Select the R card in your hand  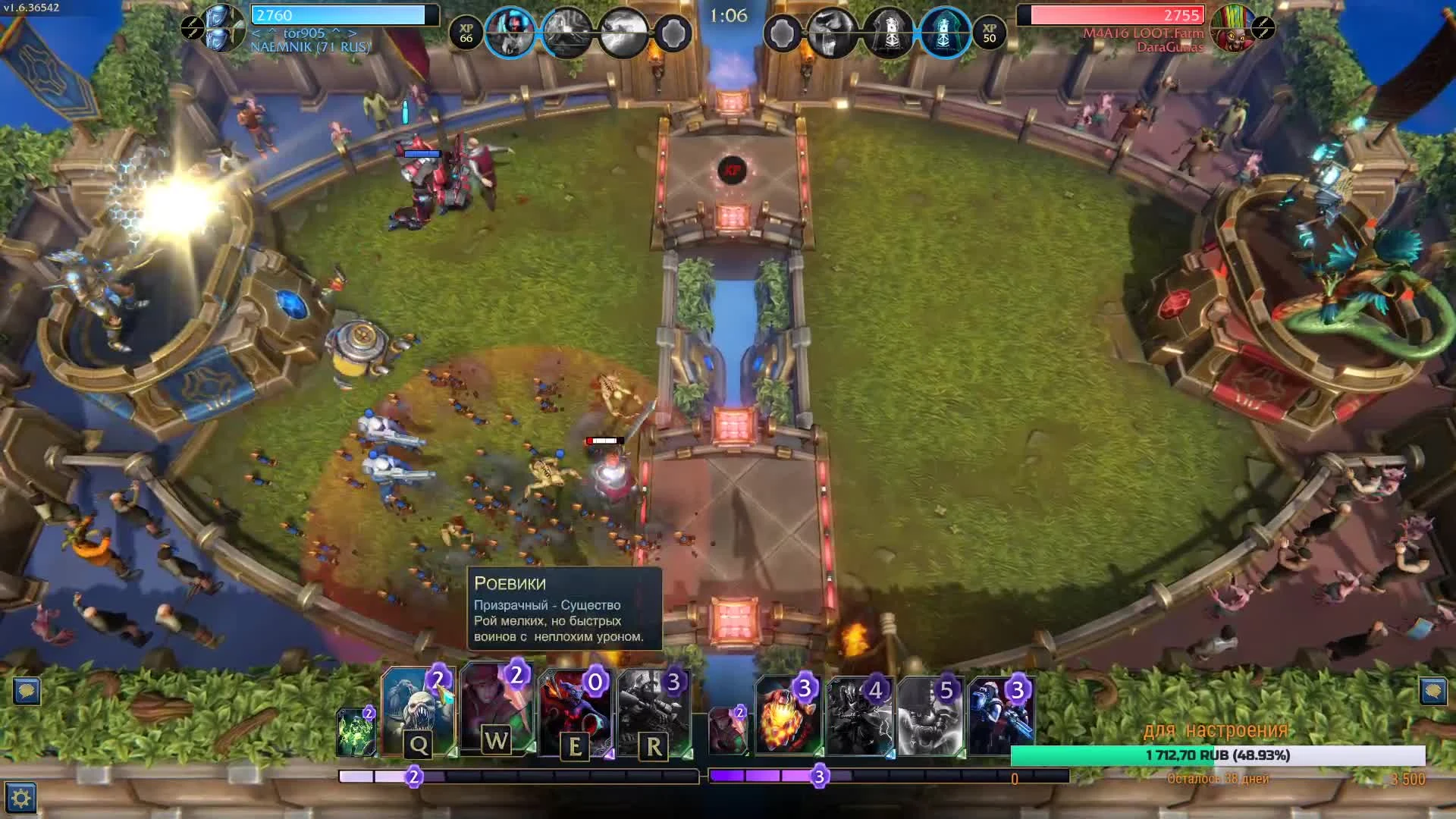pyautogui.click(x=654, y=713)
